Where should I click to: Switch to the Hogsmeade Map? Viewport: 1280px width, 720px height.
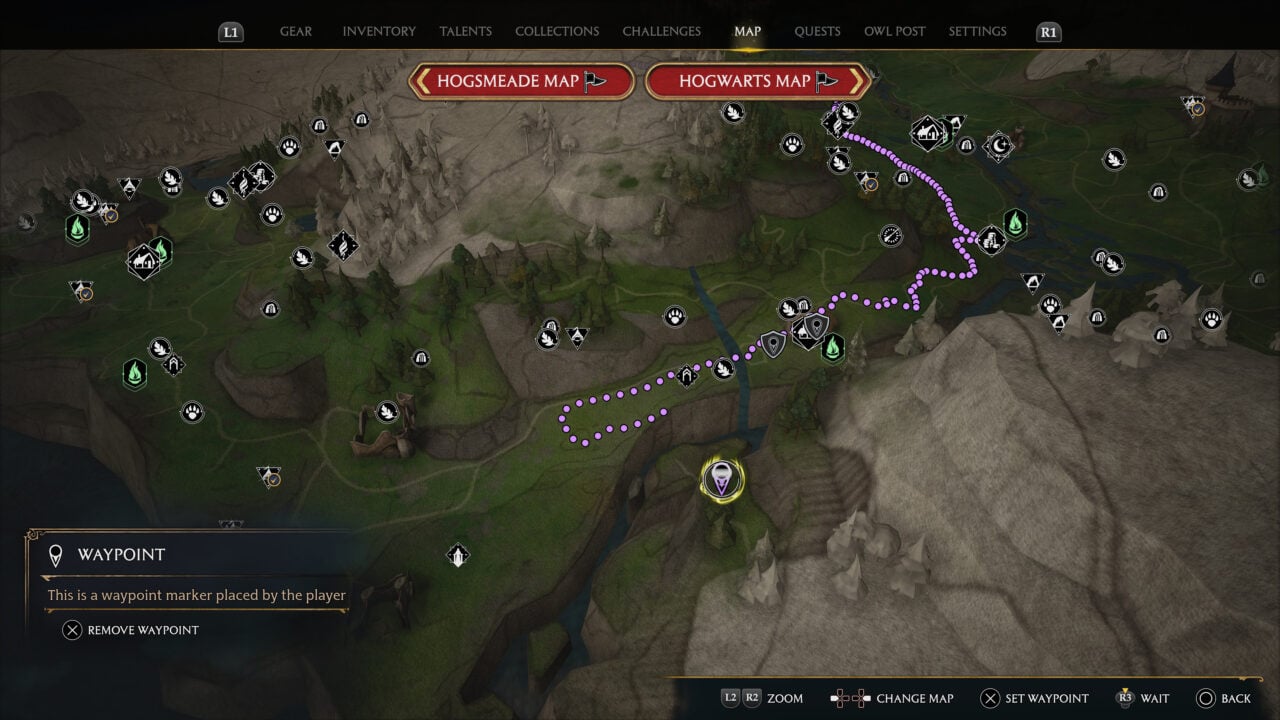click(x=521, y=81)
